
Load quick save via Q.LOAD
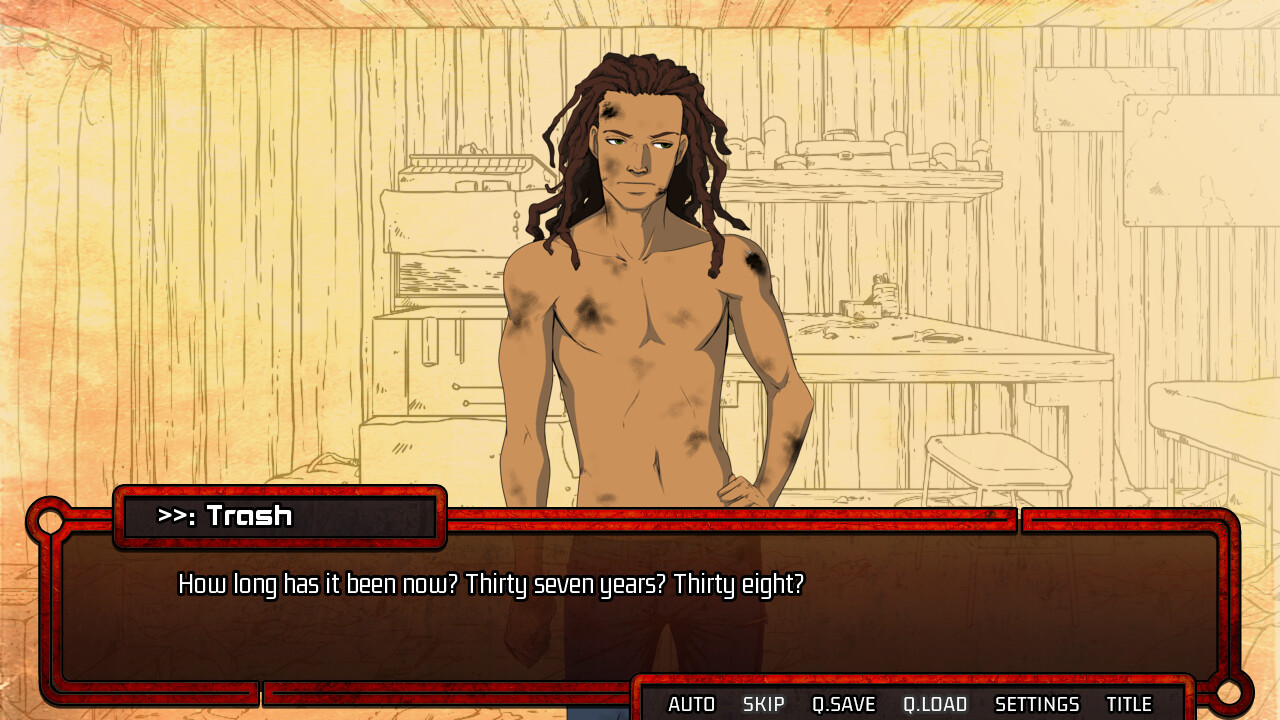935,704
